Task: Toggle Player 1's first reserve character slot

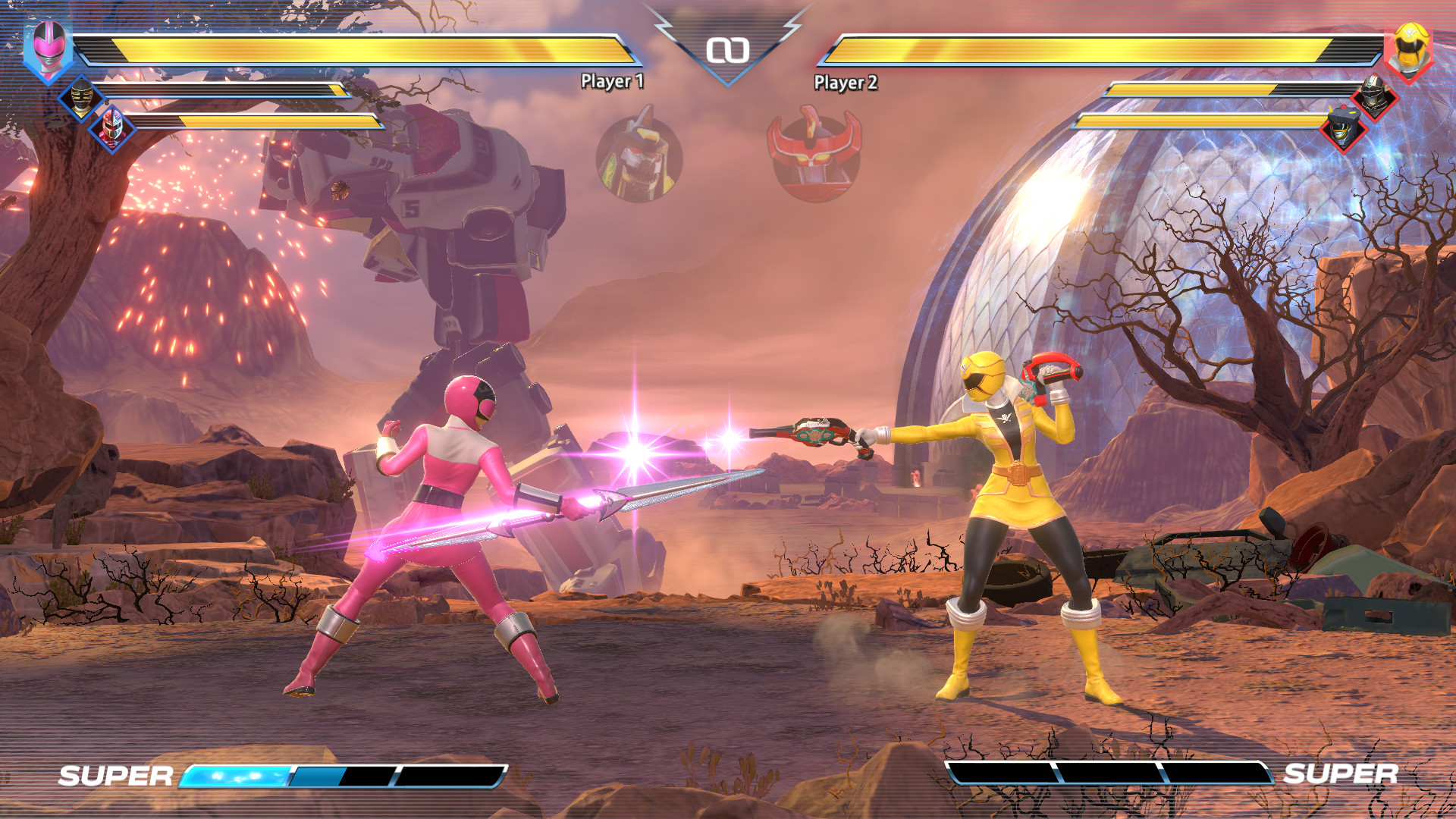Action: (81, 99)
